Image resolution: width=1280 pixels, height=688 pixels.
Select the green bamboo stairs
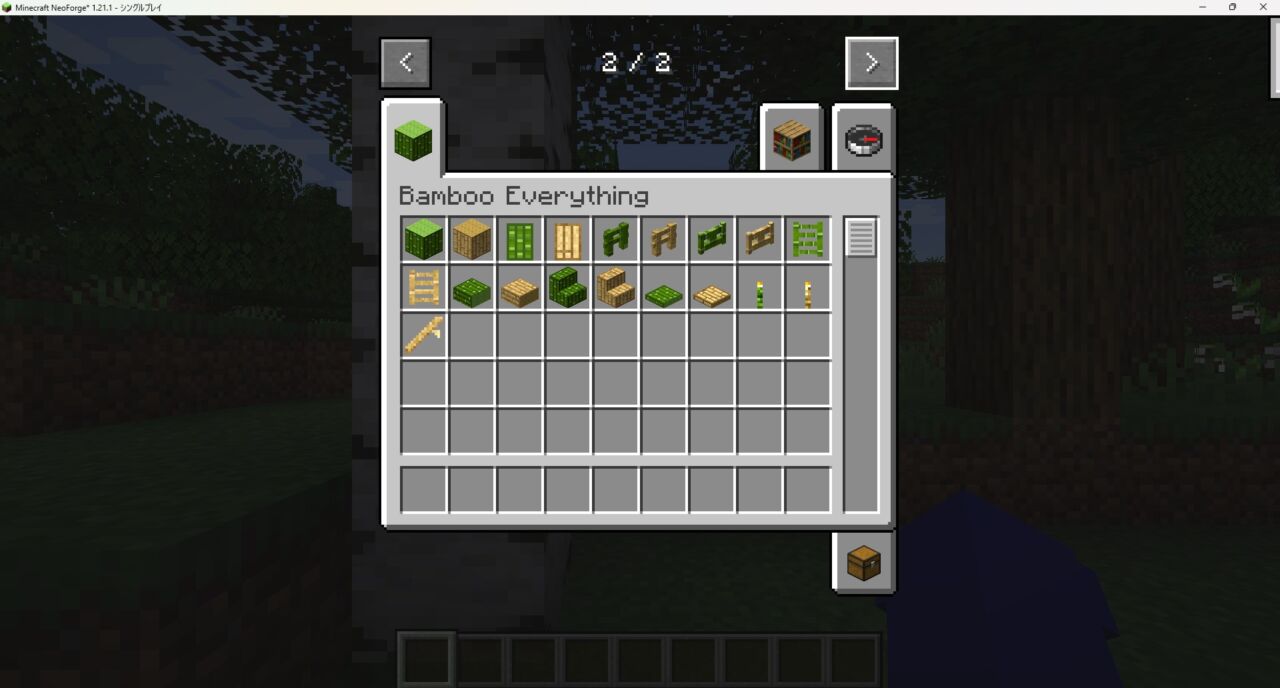coord(568,288)
